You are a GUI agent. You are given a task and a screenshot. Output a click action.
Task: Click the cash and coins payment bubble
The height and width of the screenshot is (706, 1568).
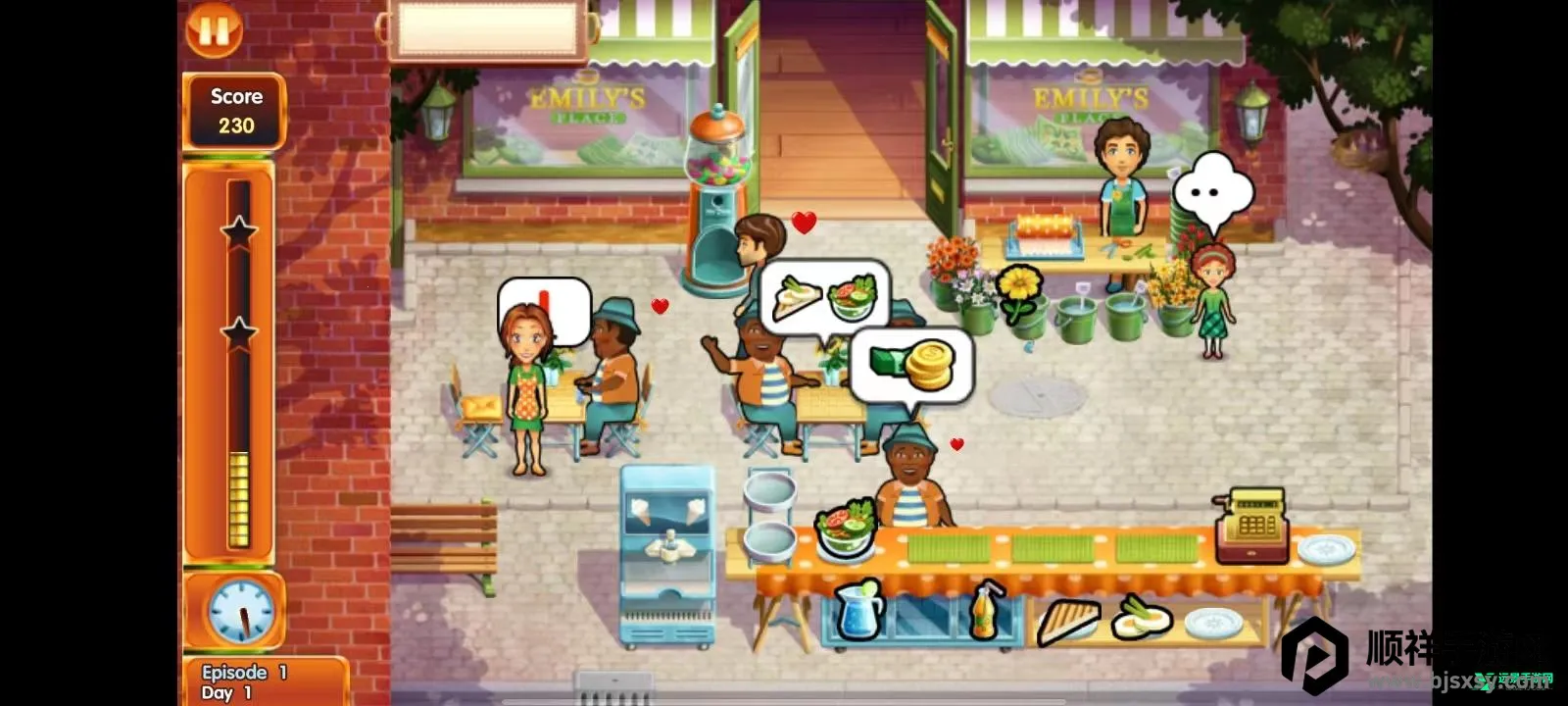910,366
